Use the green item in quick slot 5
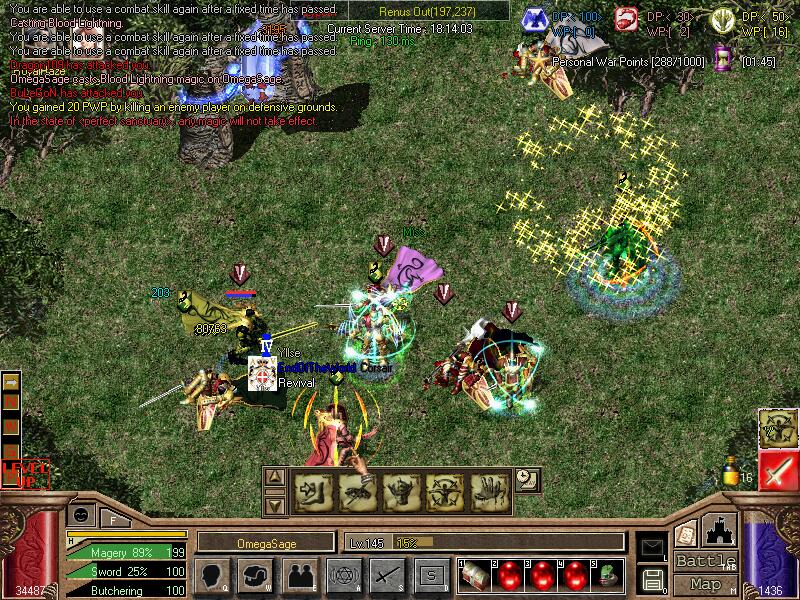Screen dimensions: 800x600 coord(609,575)
